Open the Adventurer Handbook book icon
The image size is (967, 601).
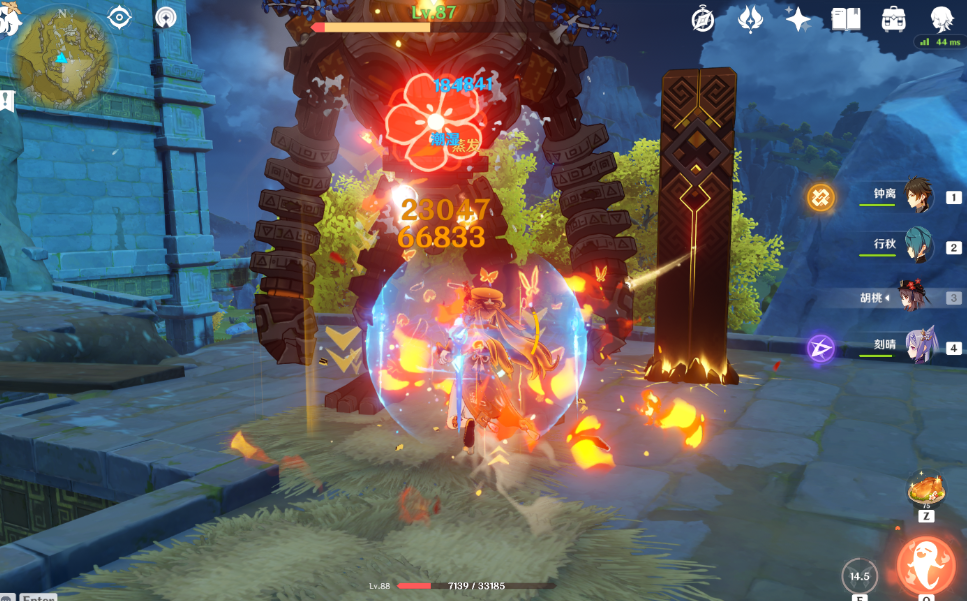point(846,20)
